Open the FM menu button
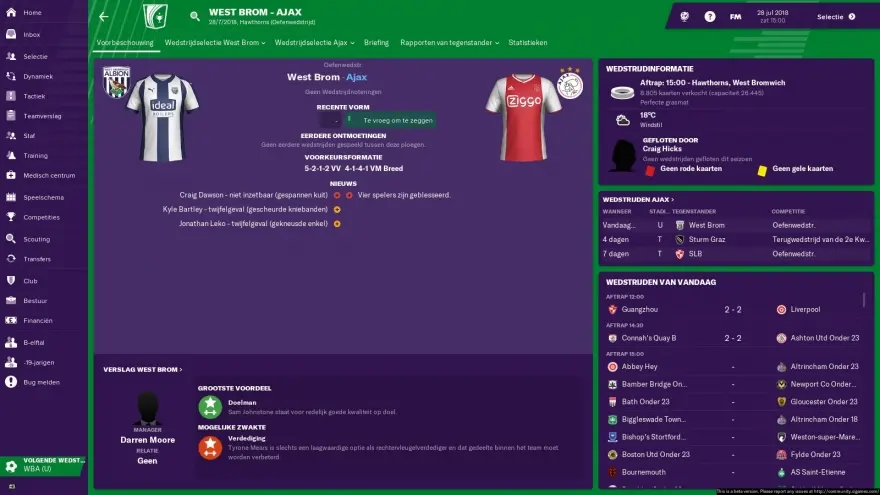 point(735,17)
